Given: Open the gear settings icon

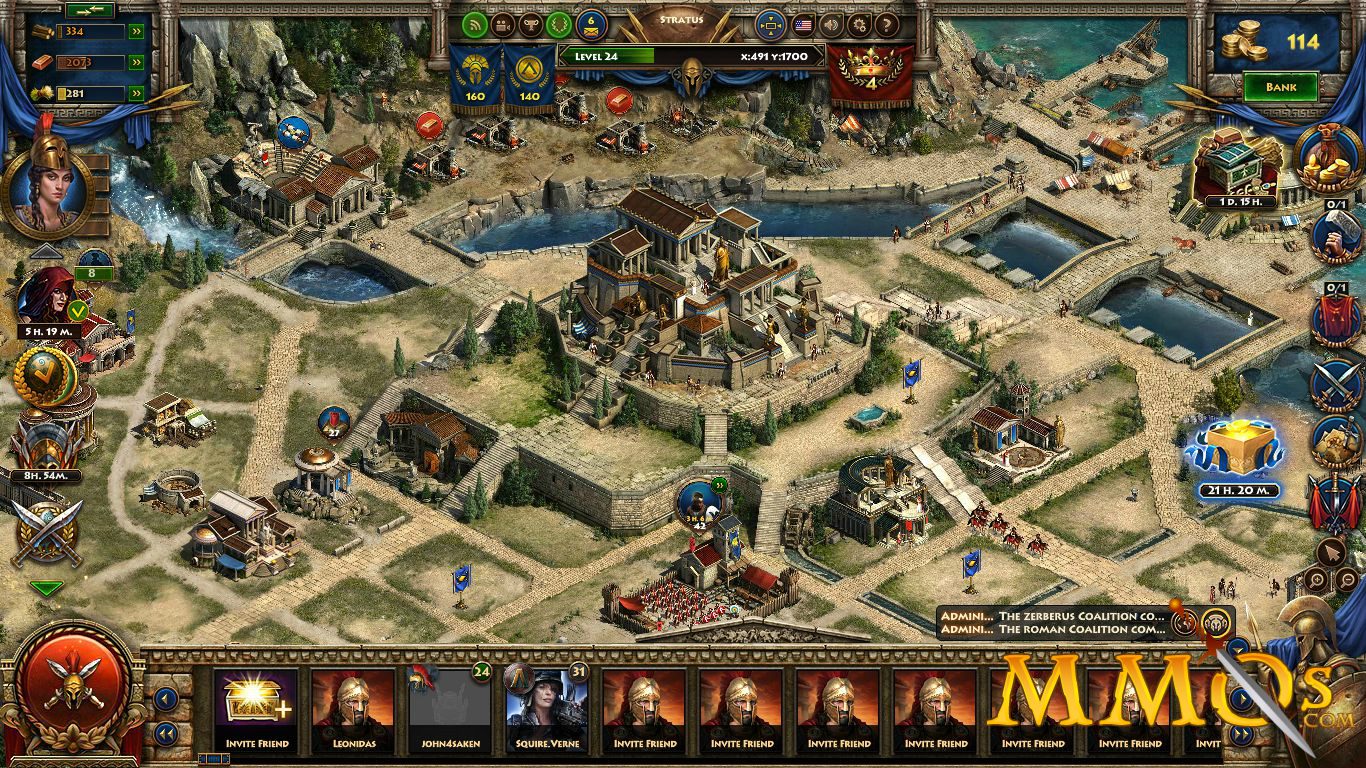Looking at the screenshot, I should (859, 24).
